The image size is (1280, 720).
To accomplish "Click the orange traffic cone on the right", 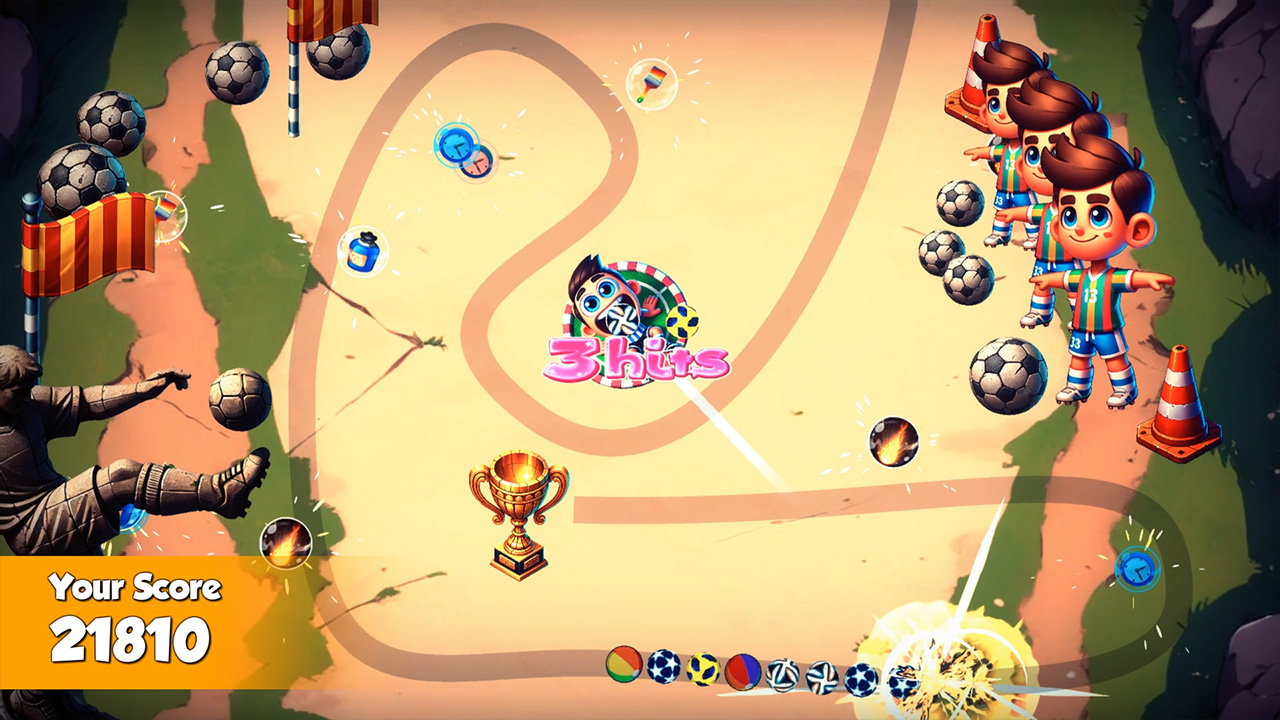I will tap(1180, 400).
